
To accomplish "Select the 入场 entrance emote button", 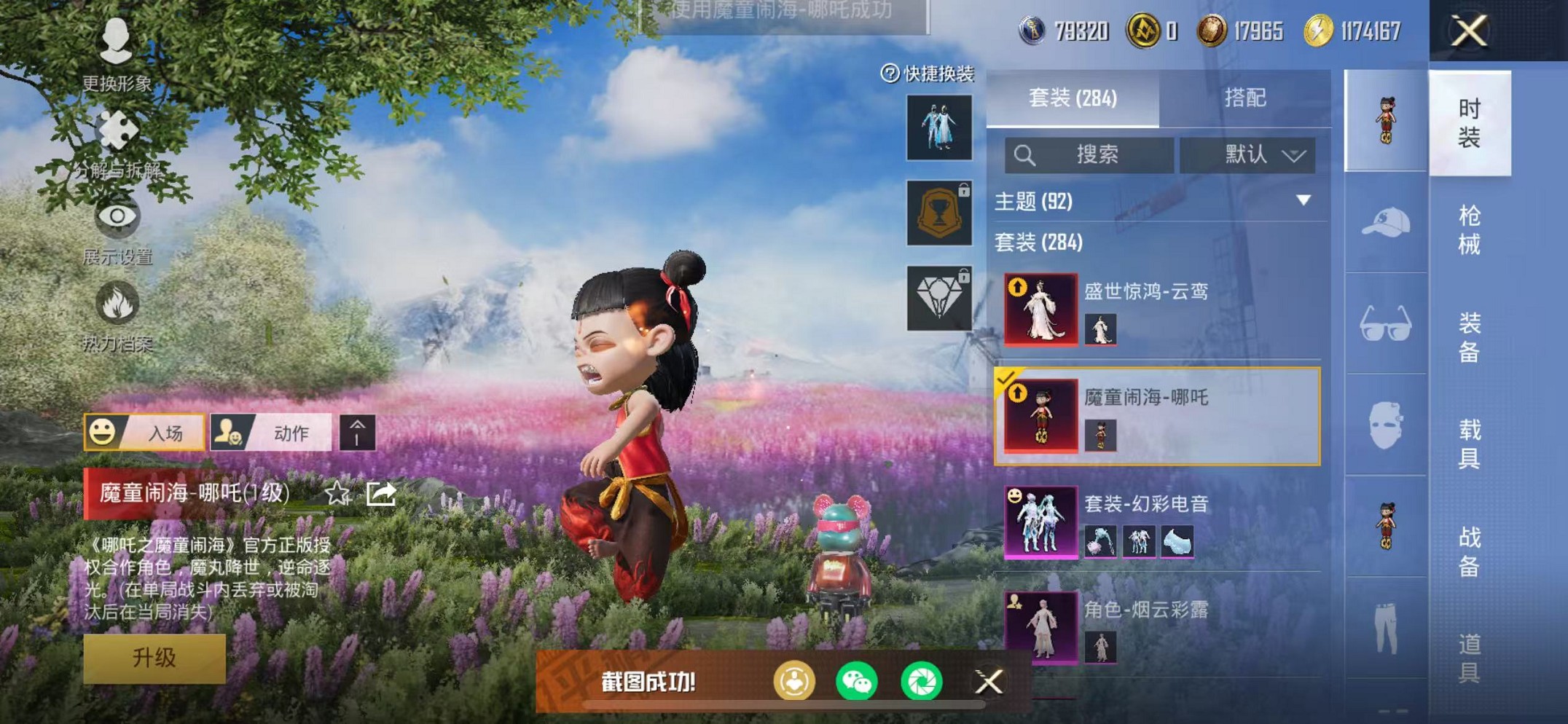I will click(x=144, y=433).
